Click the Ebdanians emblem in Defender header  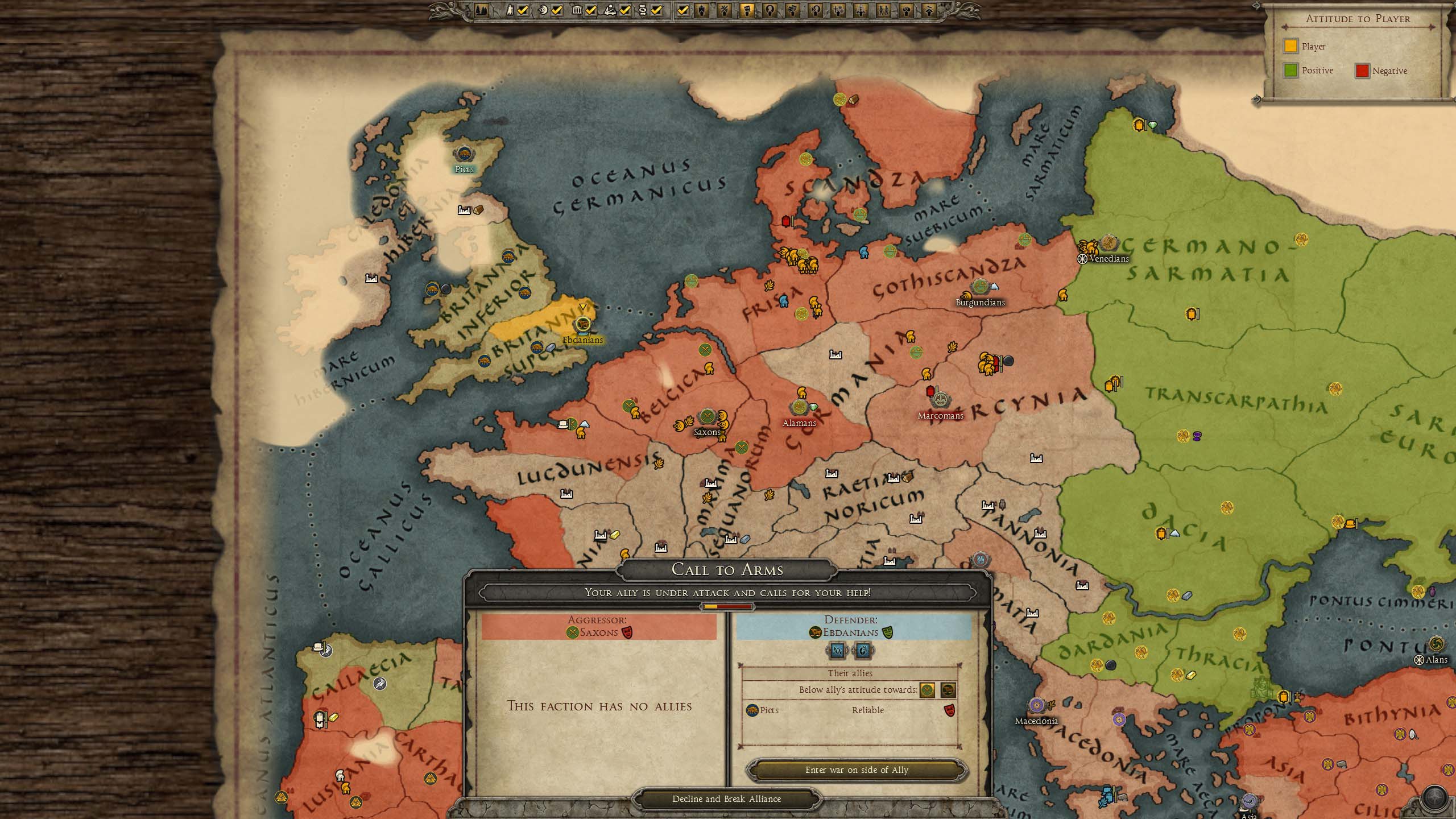point(815,632)
